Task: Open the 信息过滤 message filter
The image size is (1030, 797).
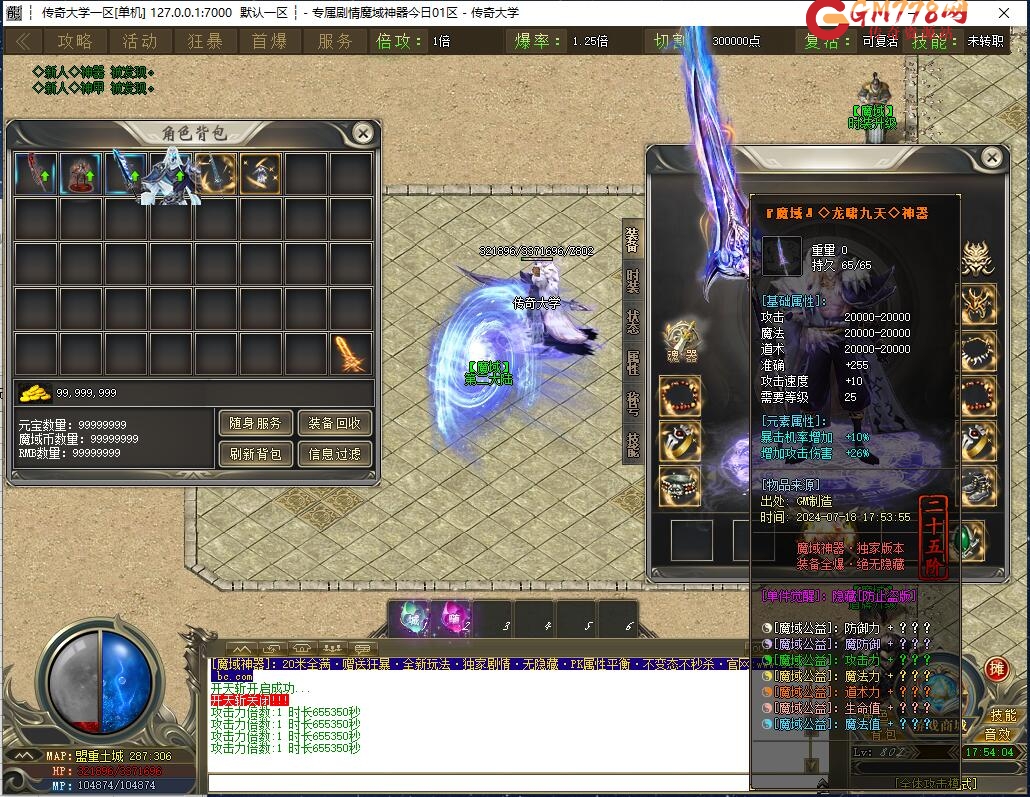Action: pos(334,454)
